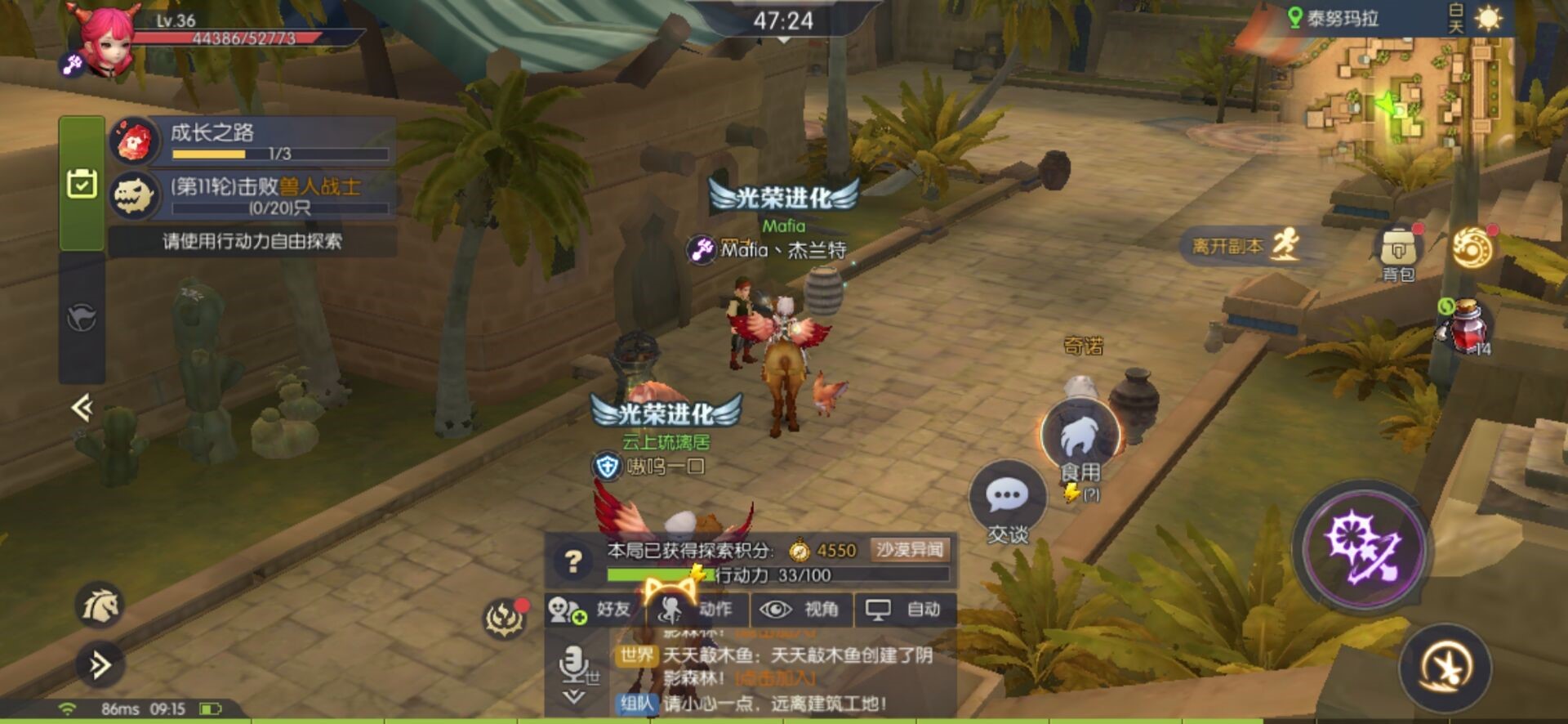This screenshot has height=724, width=1568.
Task: Show help with the question mark icon
Action: pos(573,561)
